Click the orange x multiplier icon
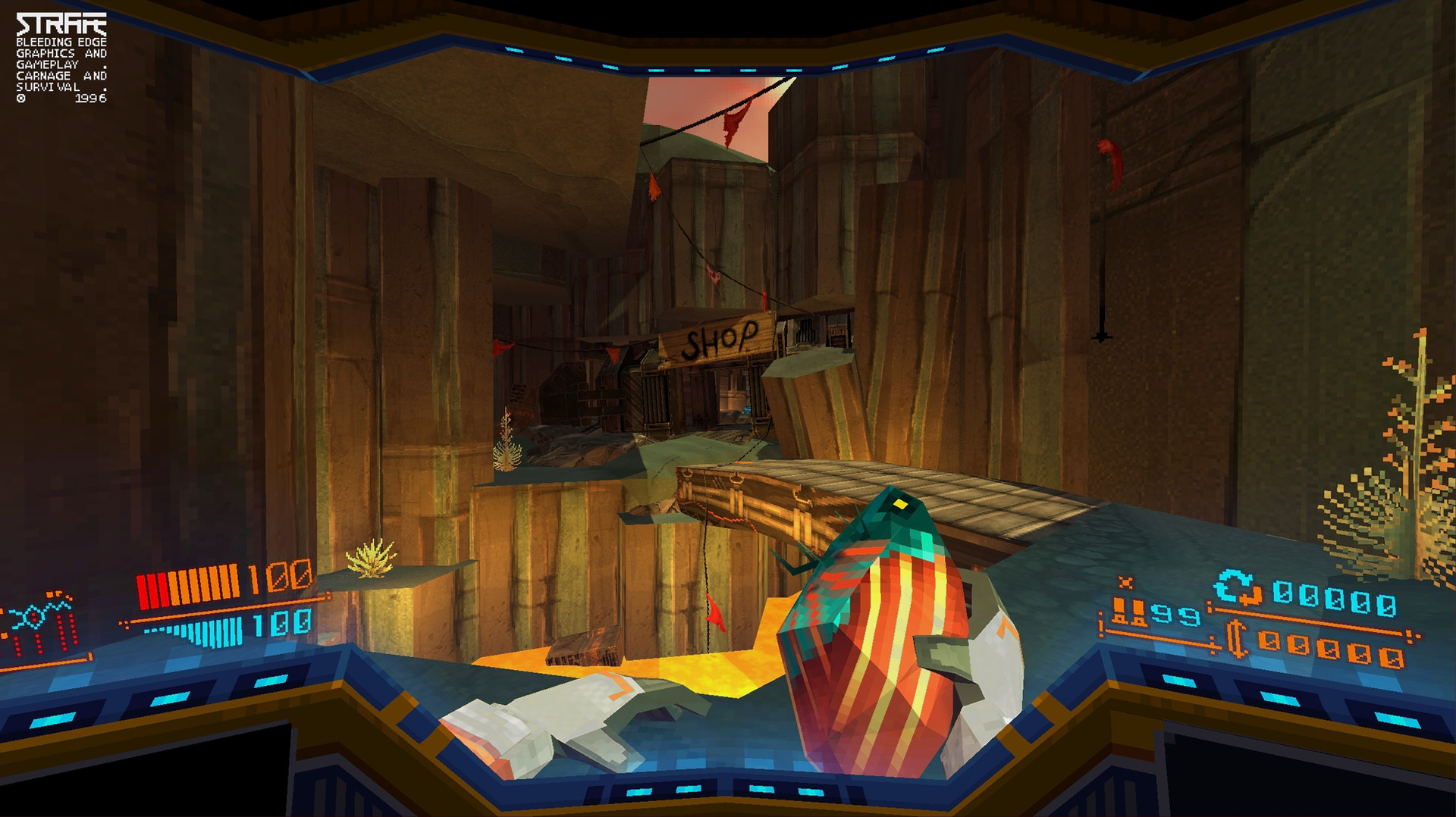This screenshot has width=1456, height=817. [1126, 582]
